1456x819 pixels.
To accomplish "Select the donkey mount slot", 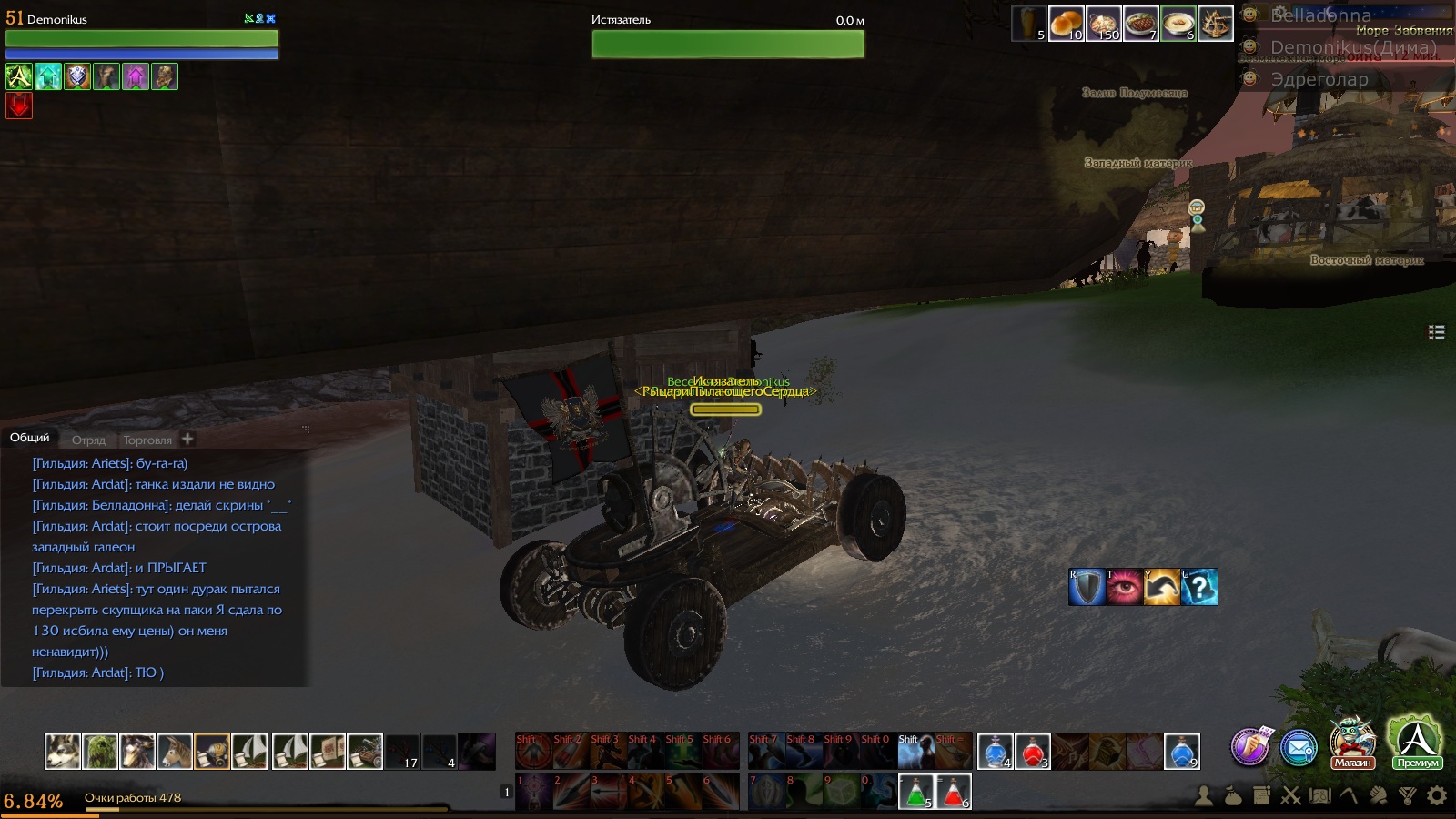I will pos(175,752).
